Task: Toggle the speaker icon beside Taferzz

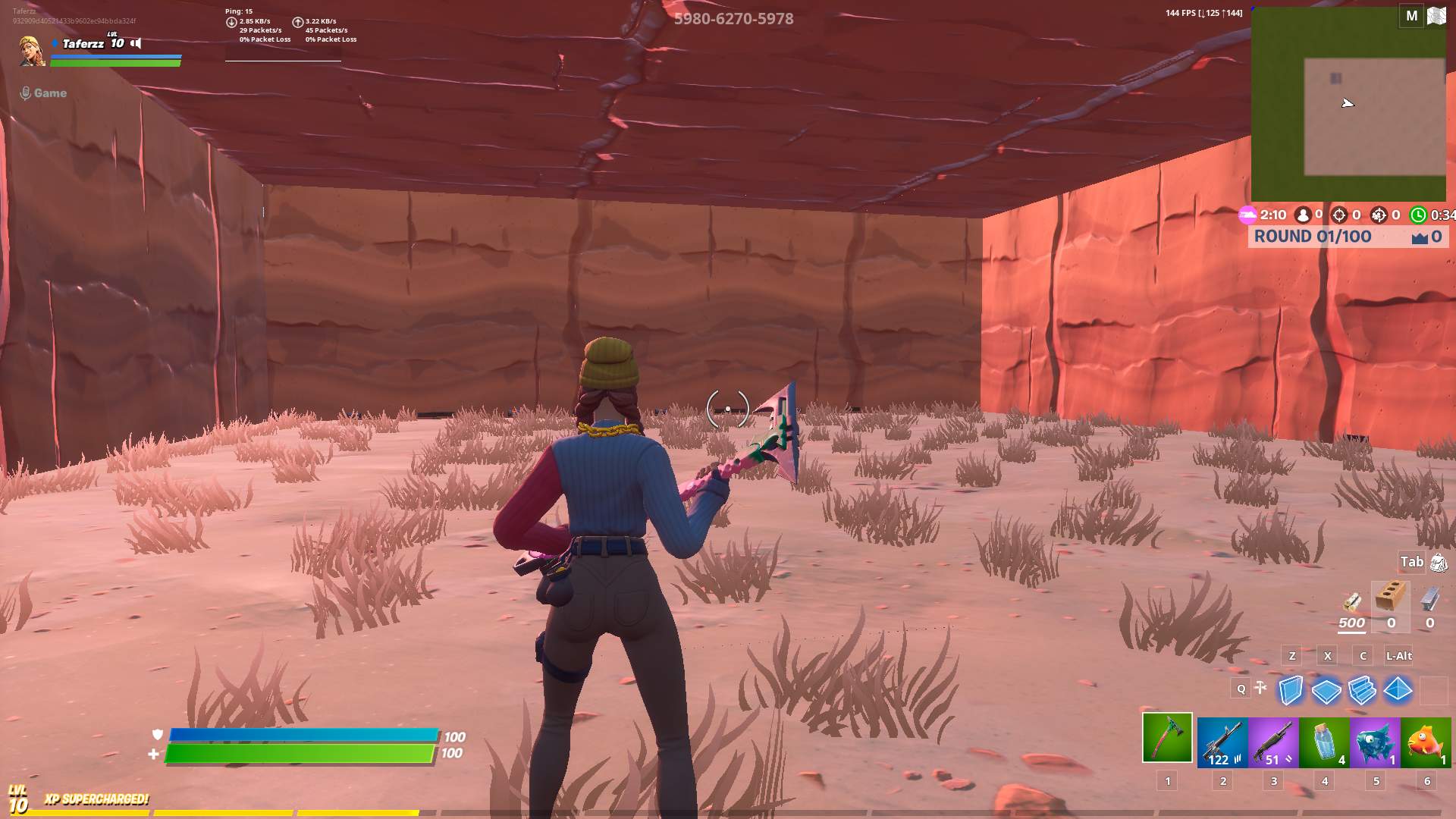Action: point(135,43)
